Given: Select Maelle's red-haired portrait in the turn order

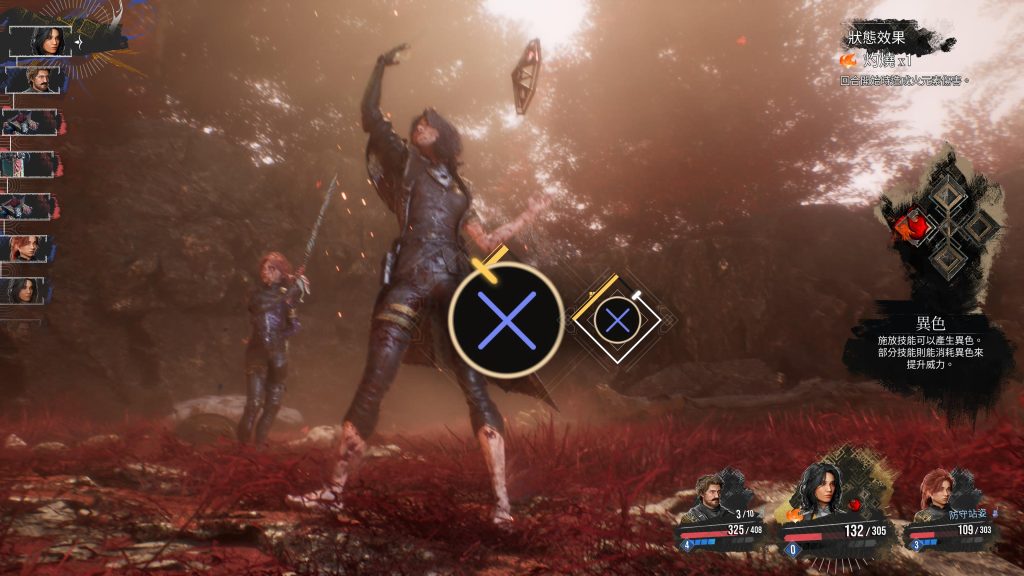Looking at the screenshot, I should pos(29,248).
